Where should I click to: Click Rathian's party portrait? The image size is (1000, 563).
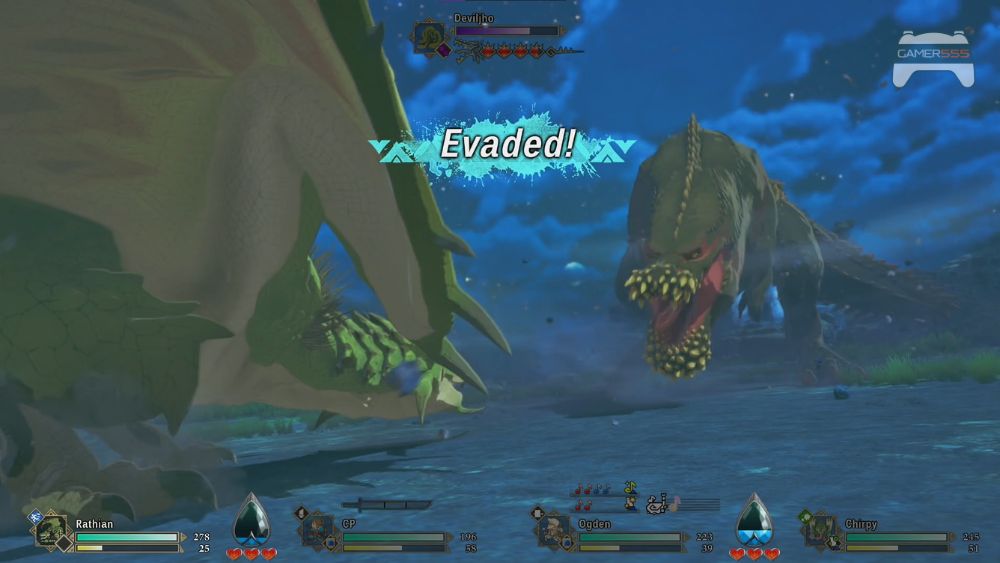(x=52, y=530)
